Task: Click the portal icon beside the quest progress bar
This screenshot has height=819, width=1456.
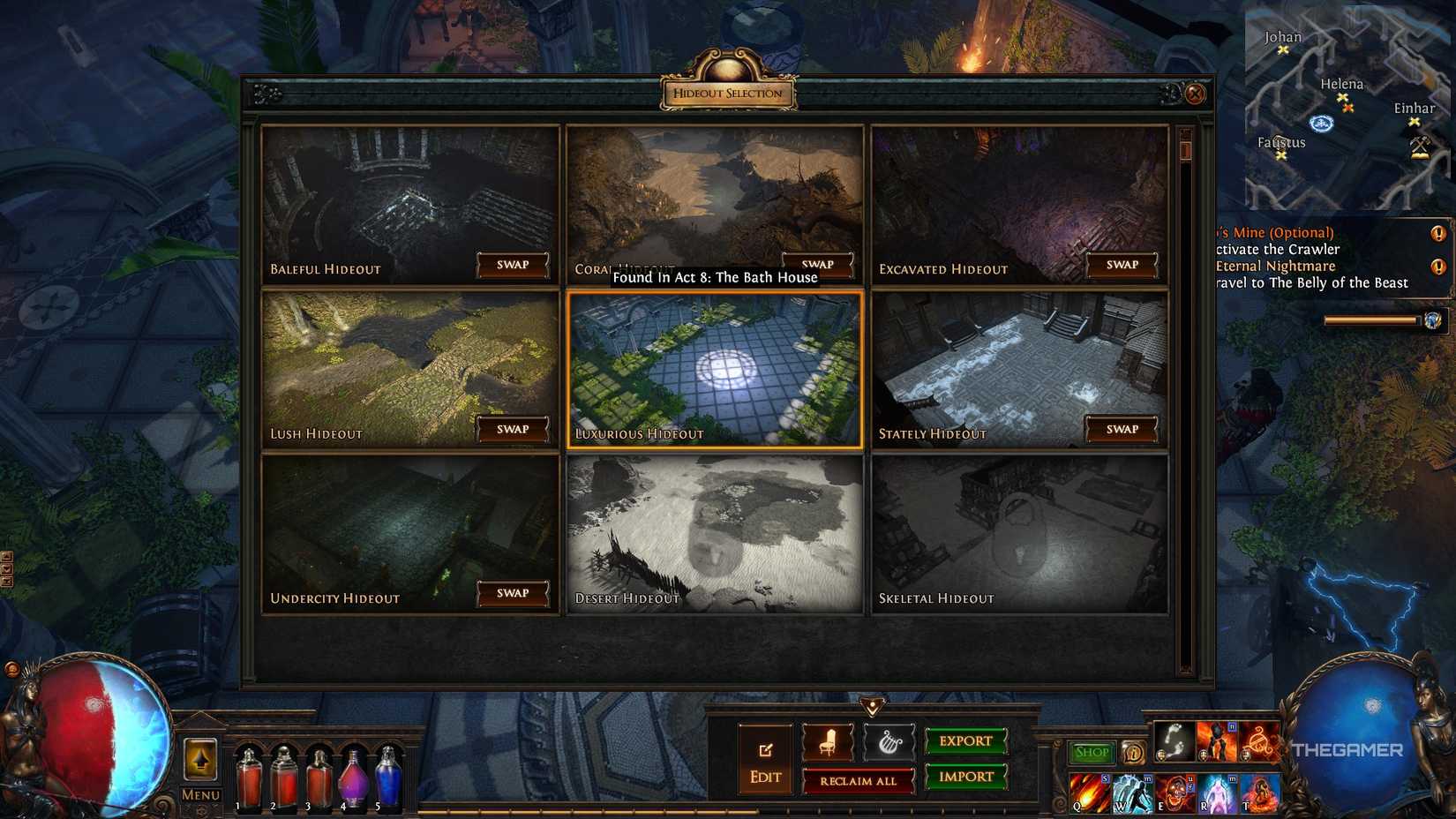Action: [1433, 321]
